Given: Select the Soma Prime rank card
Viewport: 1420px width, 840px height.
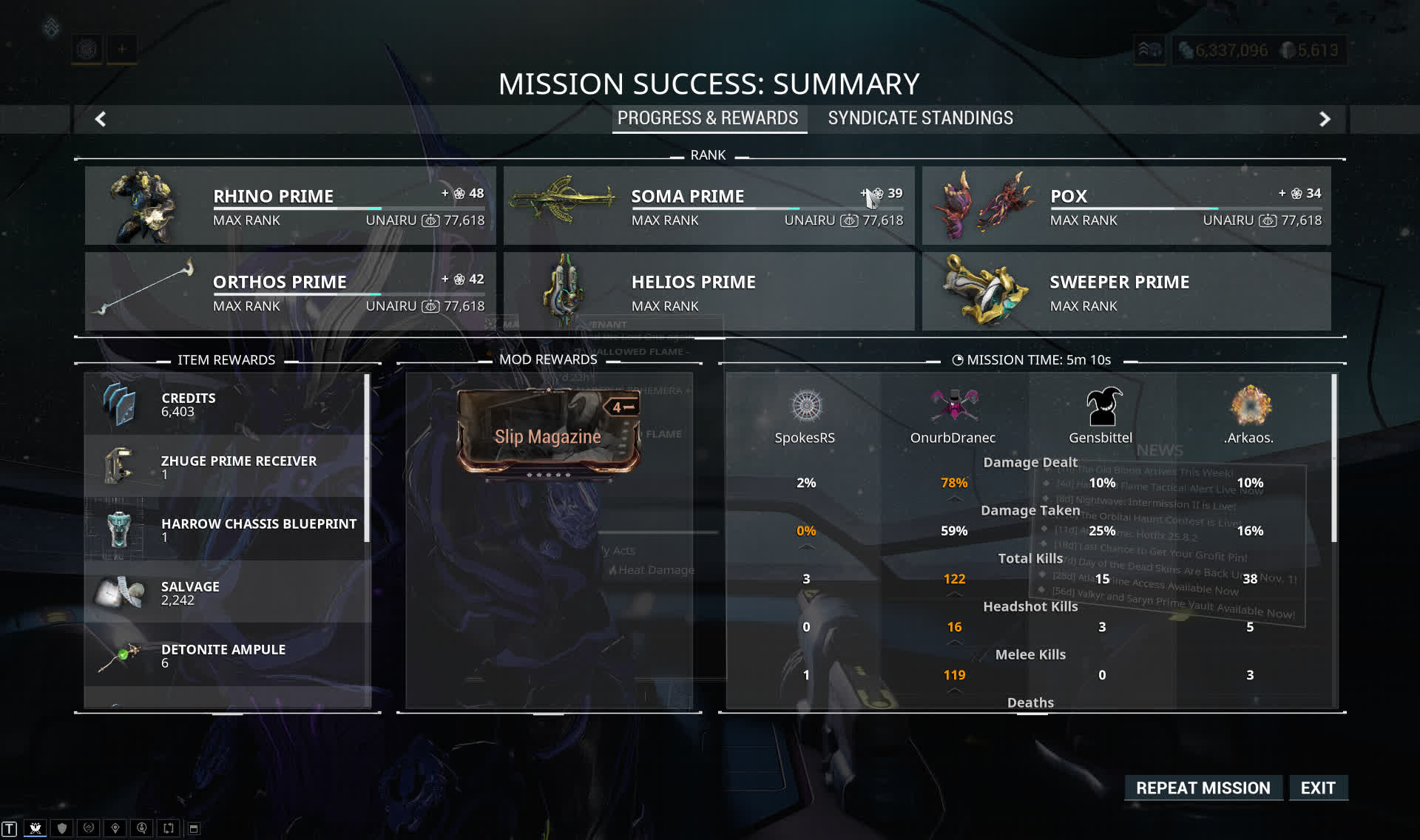Looking at the screenshot, I should tap(709, 206).
